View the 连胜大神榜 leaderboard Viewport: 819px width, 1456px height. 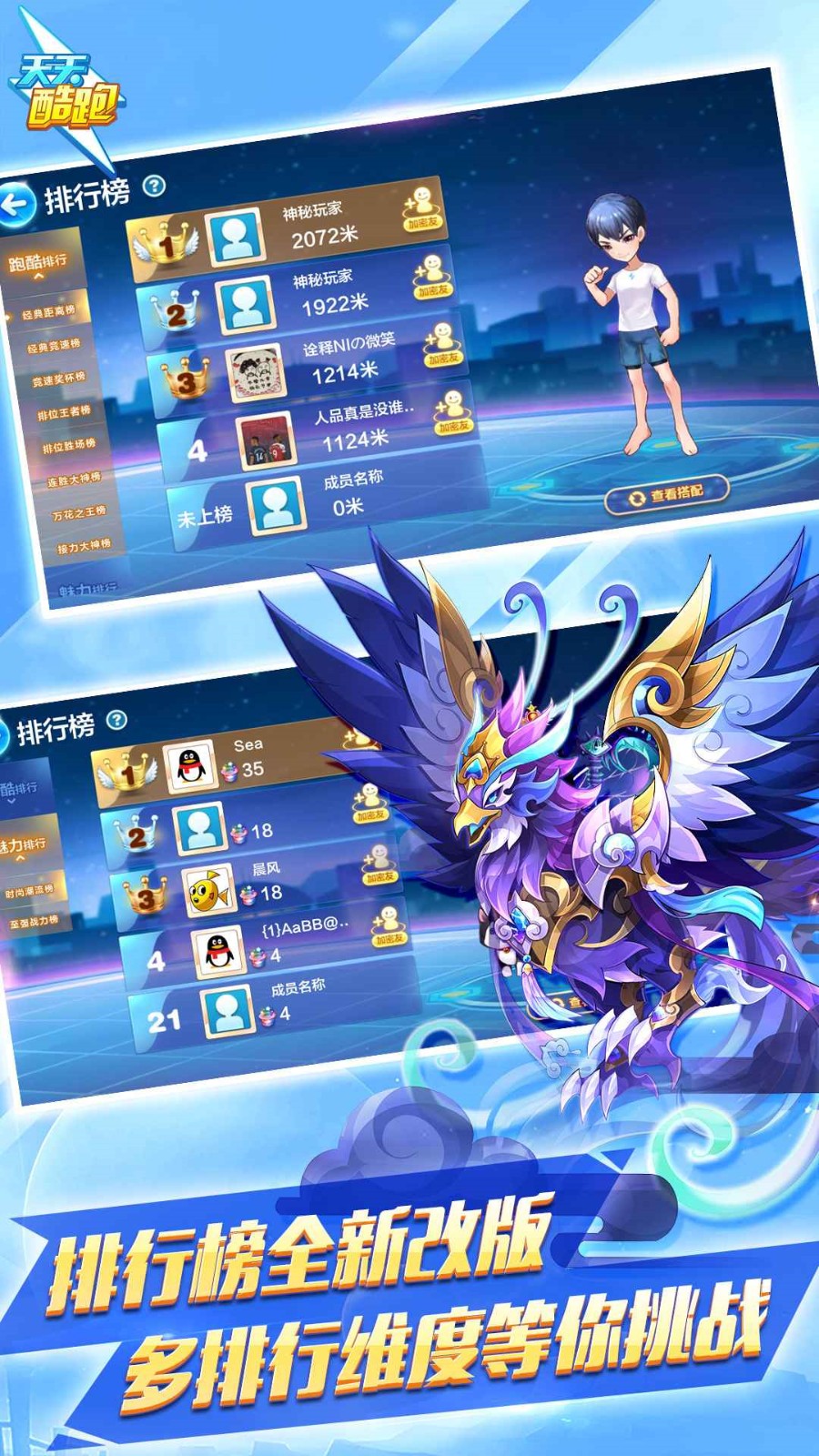74,479
